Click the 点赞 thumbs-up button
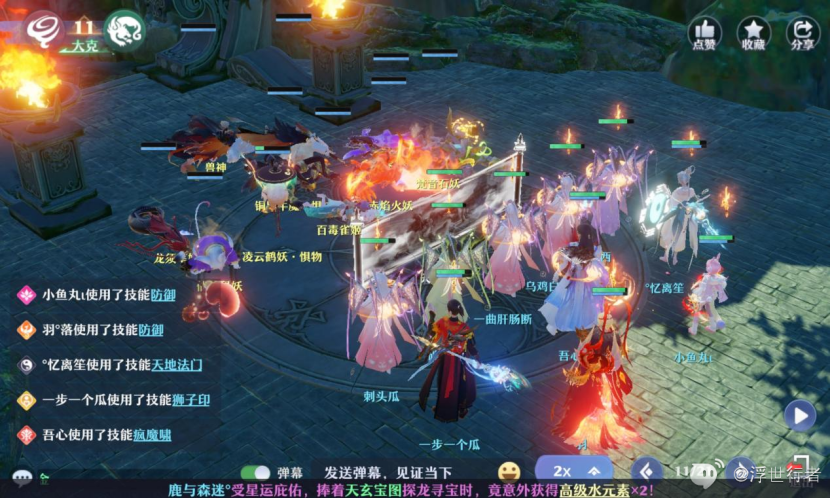 (x=706, y=33)
